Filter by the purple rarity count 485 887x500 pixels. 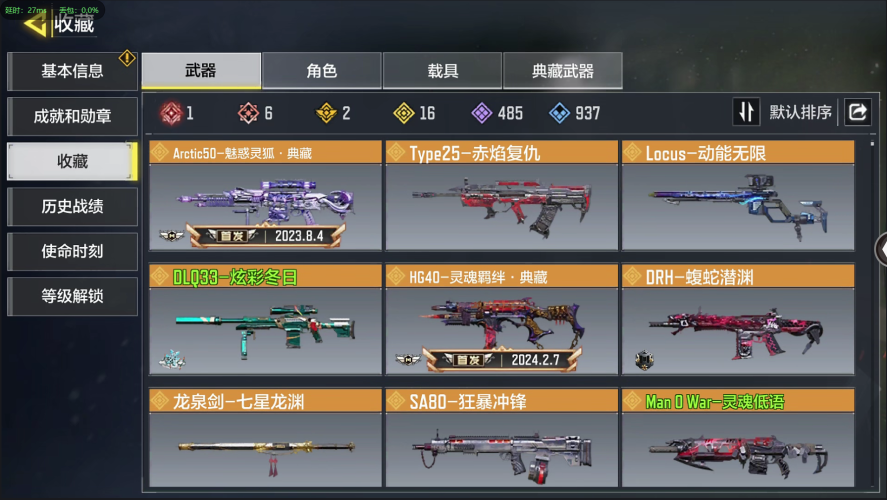point(497,113)
